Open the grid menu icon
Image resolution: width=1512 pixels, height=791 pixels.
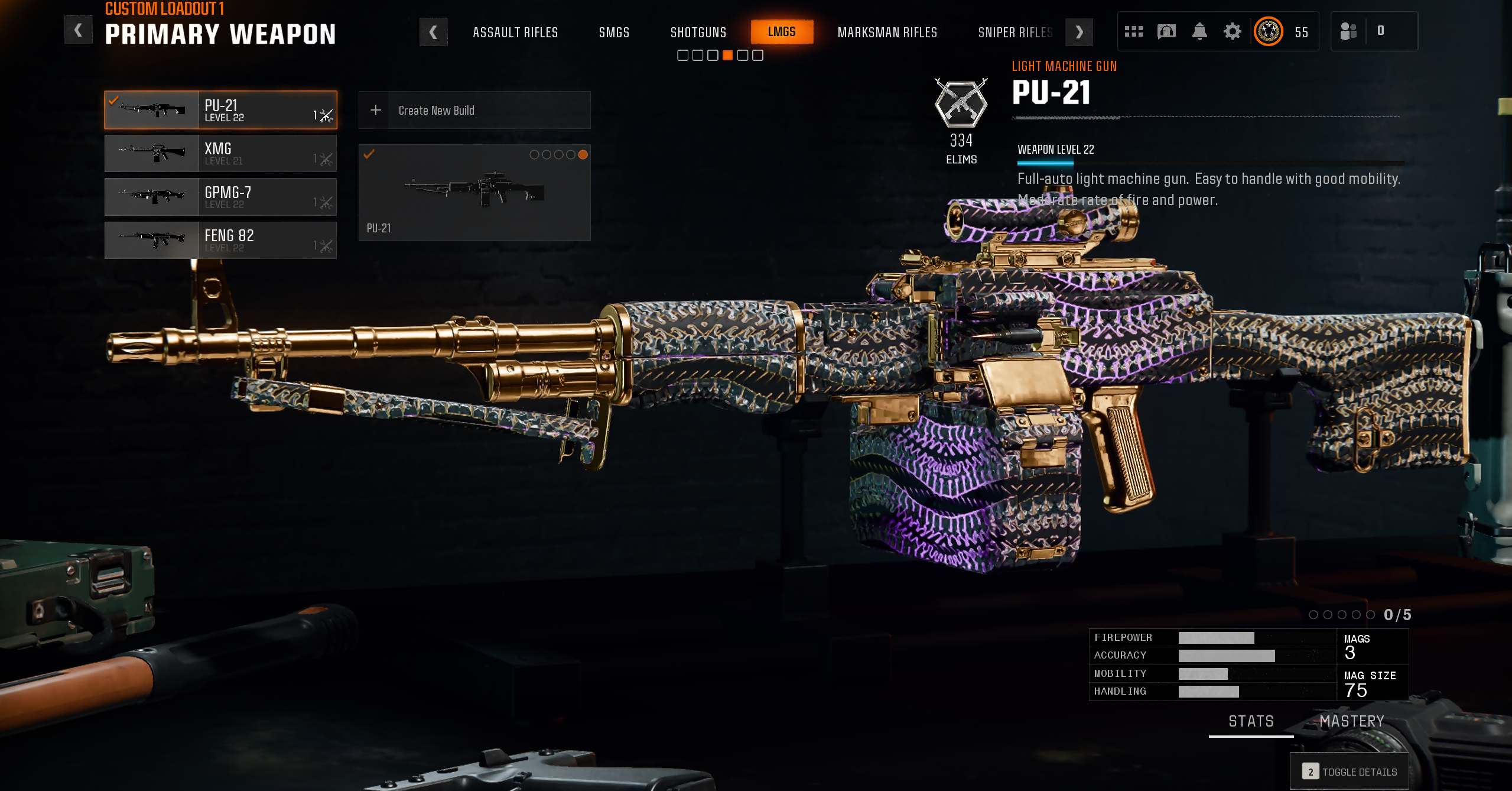[1133, 31]
